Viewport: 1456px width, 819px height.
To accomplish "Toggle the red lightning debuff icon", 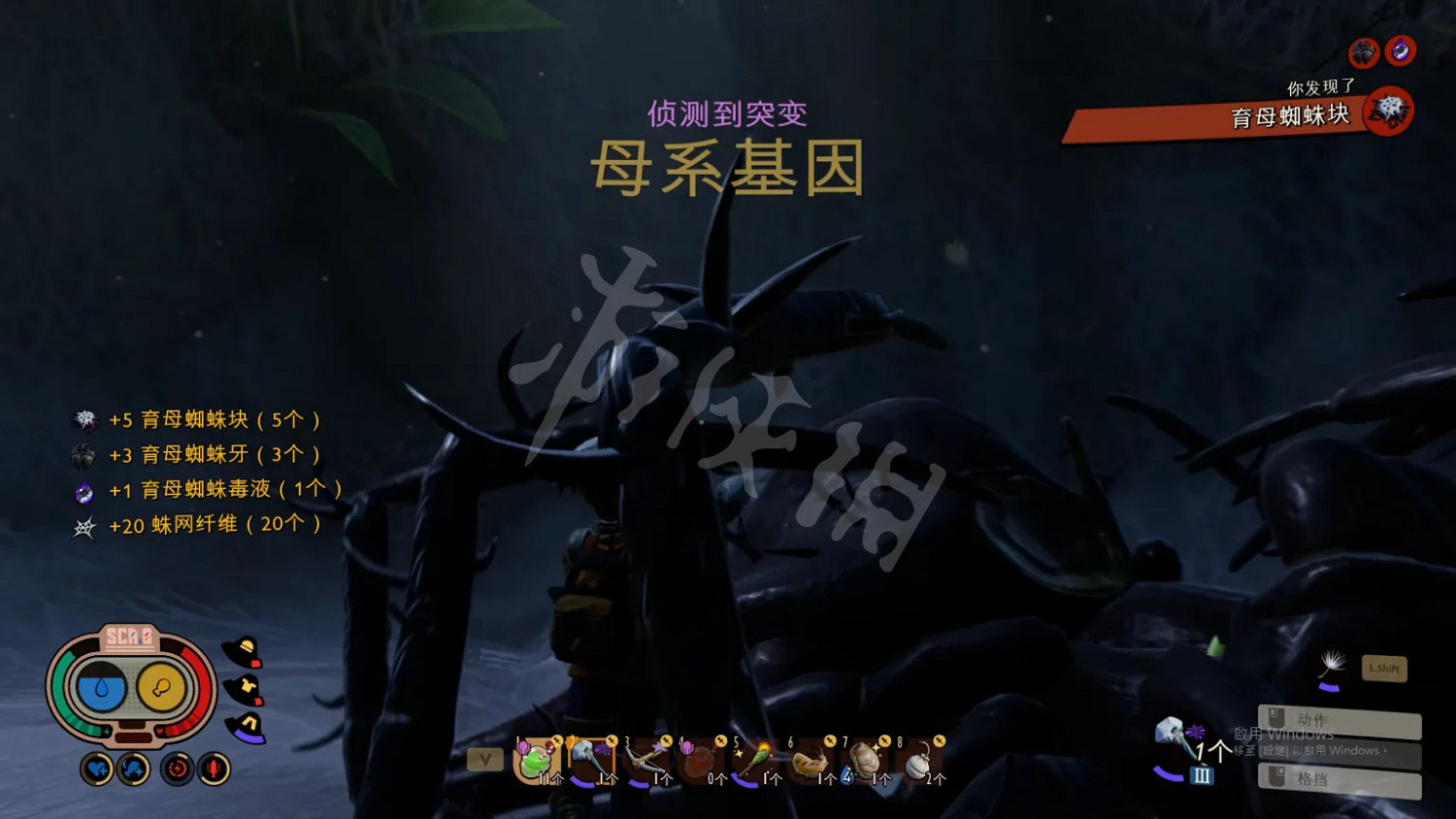I will tap(177, 768).
